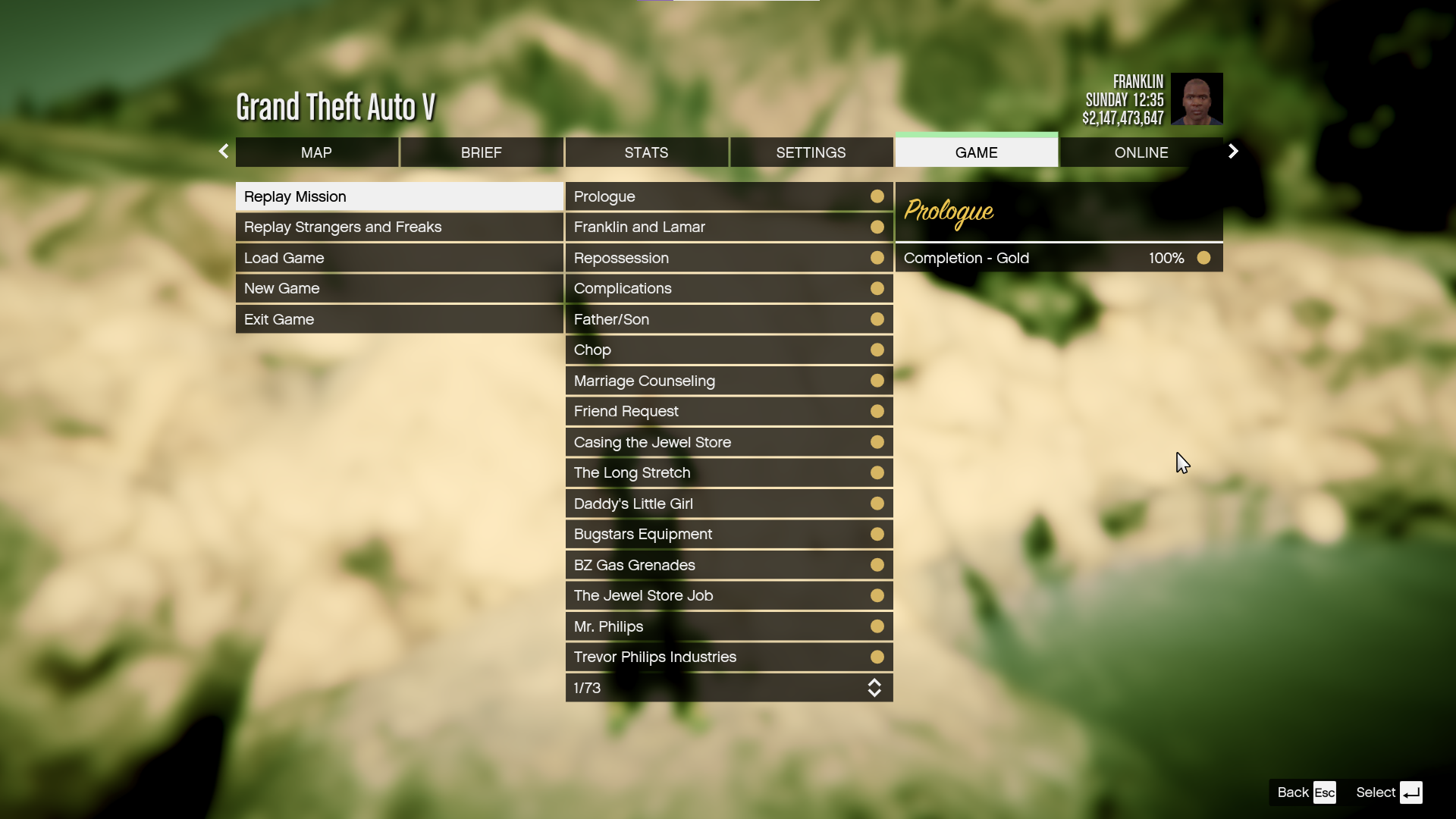This screenshot has height=819, width=1456.
Task: Click Franklin's character portrait
Action: click(1197, 99)
